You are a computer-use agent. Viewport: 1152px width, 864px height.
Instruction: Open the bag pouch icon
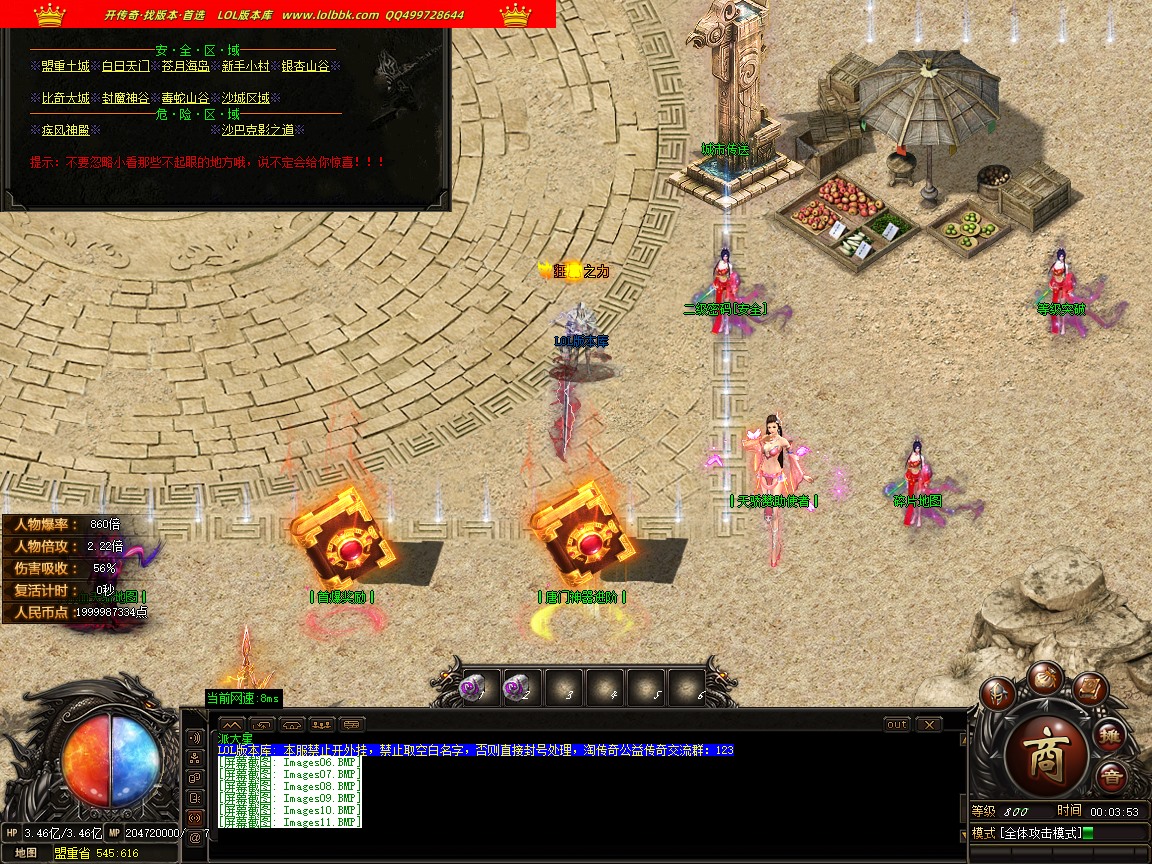click(1045, 676)
